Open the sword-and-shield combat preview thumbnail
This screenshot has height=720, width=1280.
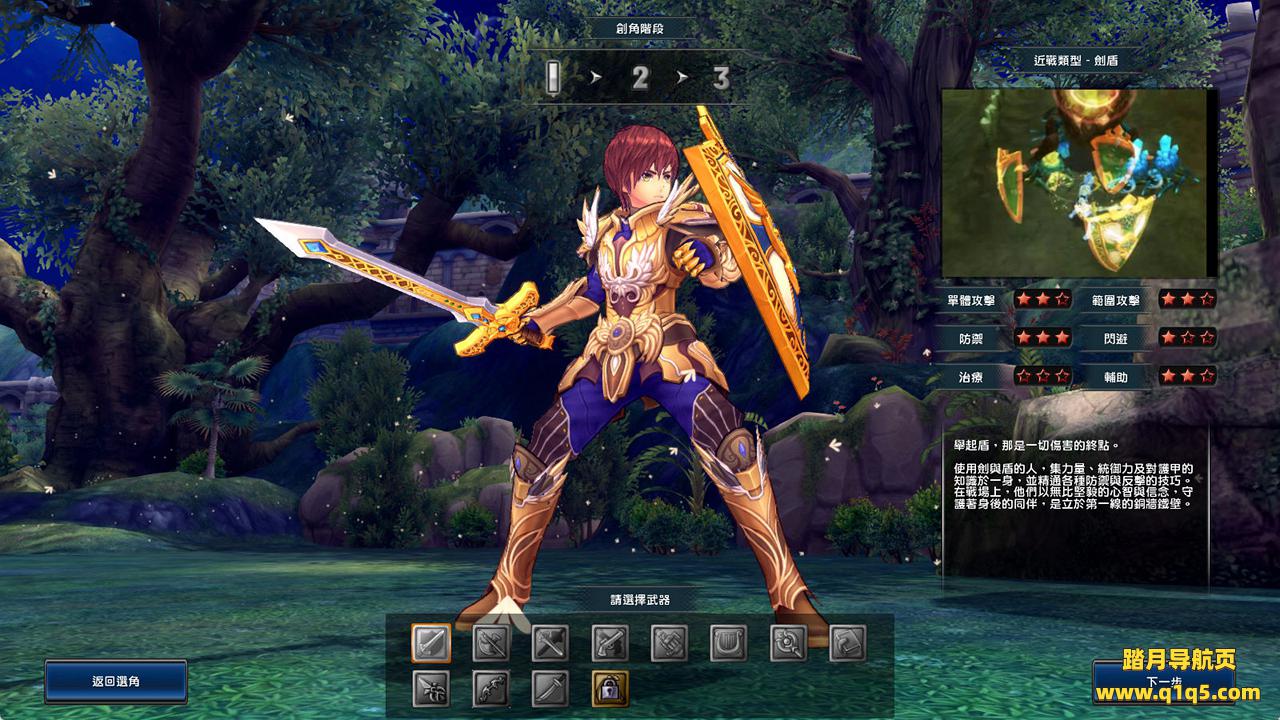click(x=1075, y=182)
